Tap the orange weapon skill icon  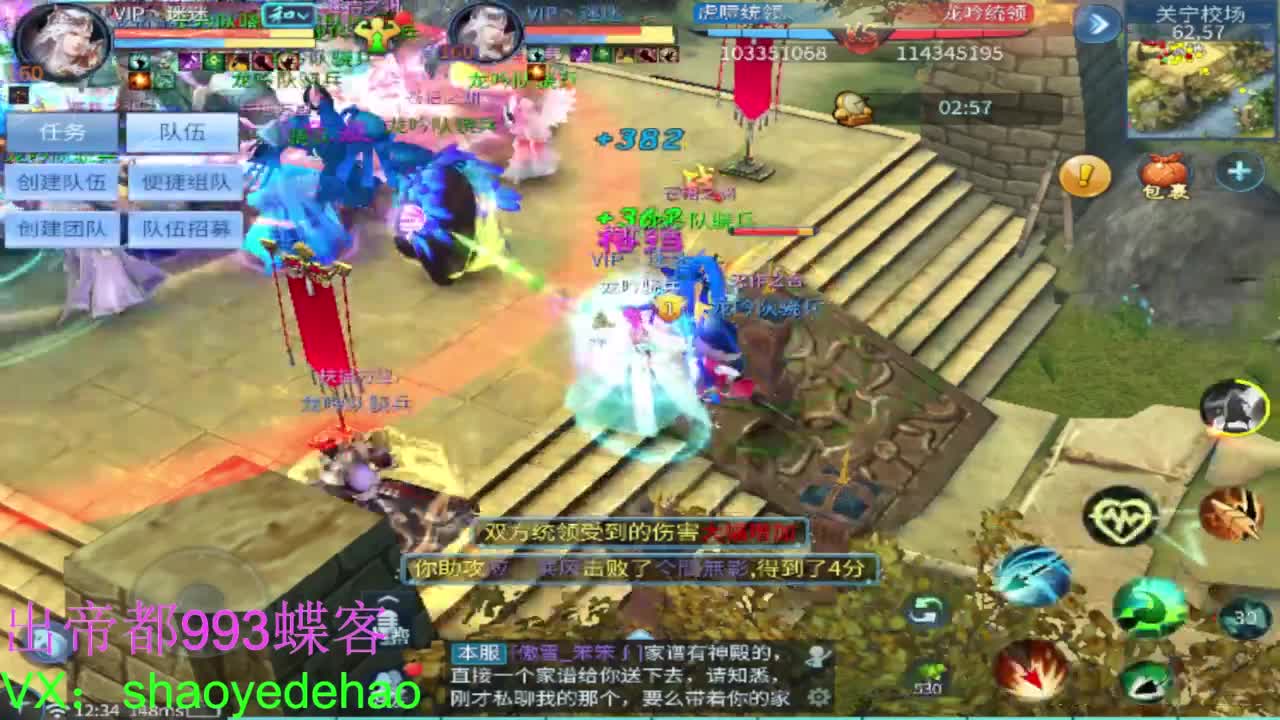tap(1229, 516)
